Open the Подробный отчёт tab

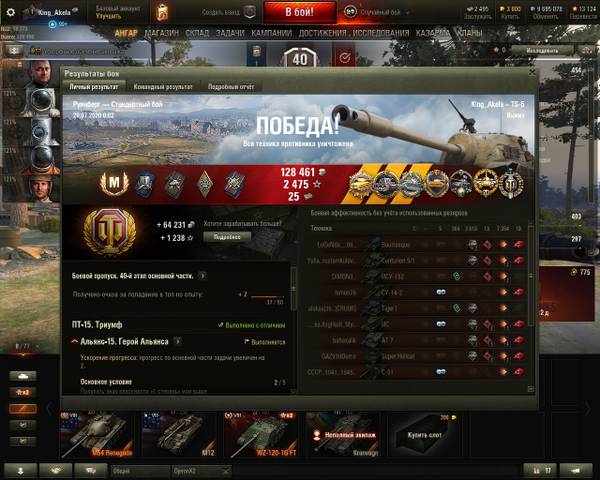coord(230,88)
